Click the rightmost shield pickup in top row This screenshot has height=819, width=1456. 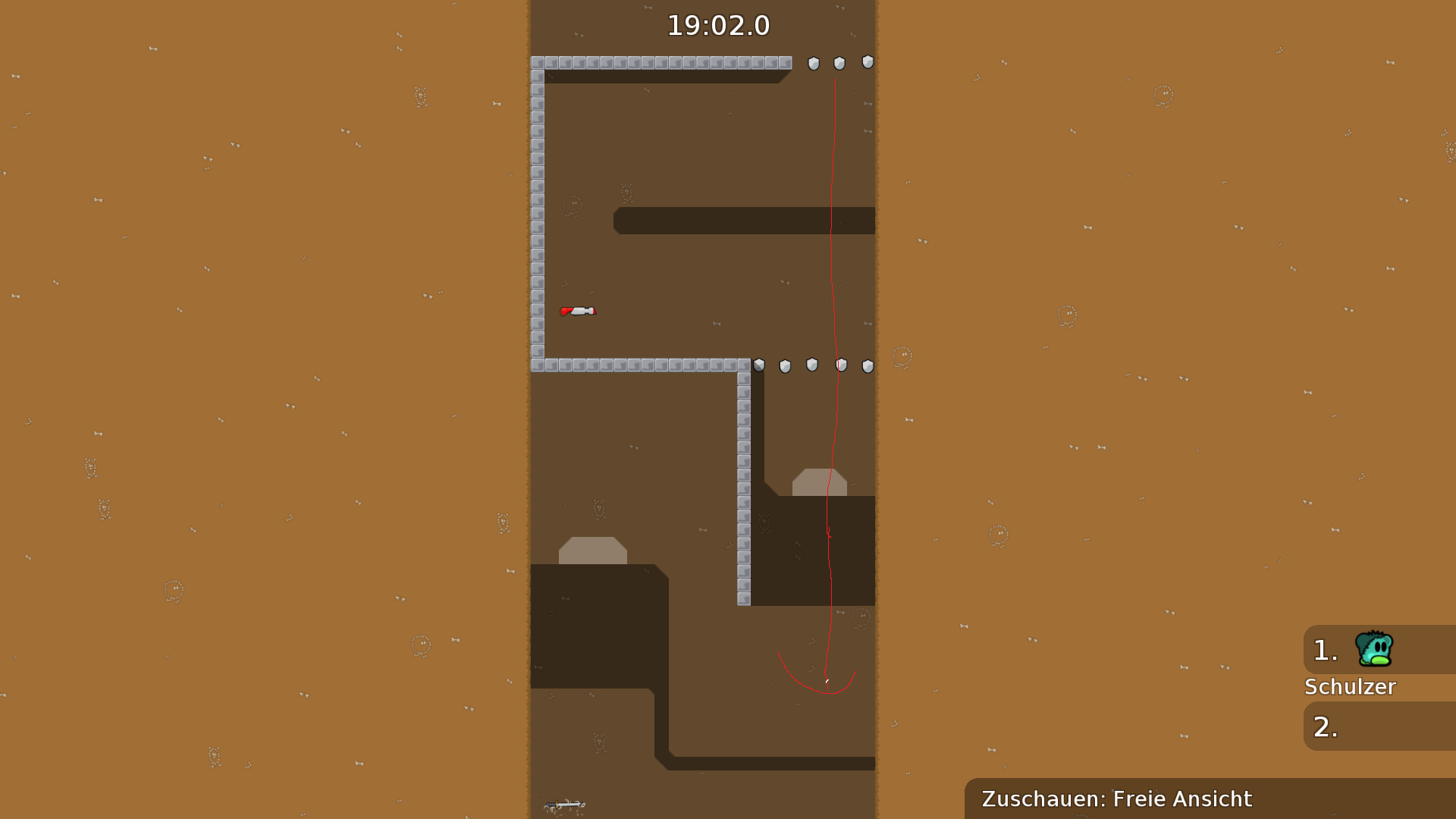click(866, 64)
